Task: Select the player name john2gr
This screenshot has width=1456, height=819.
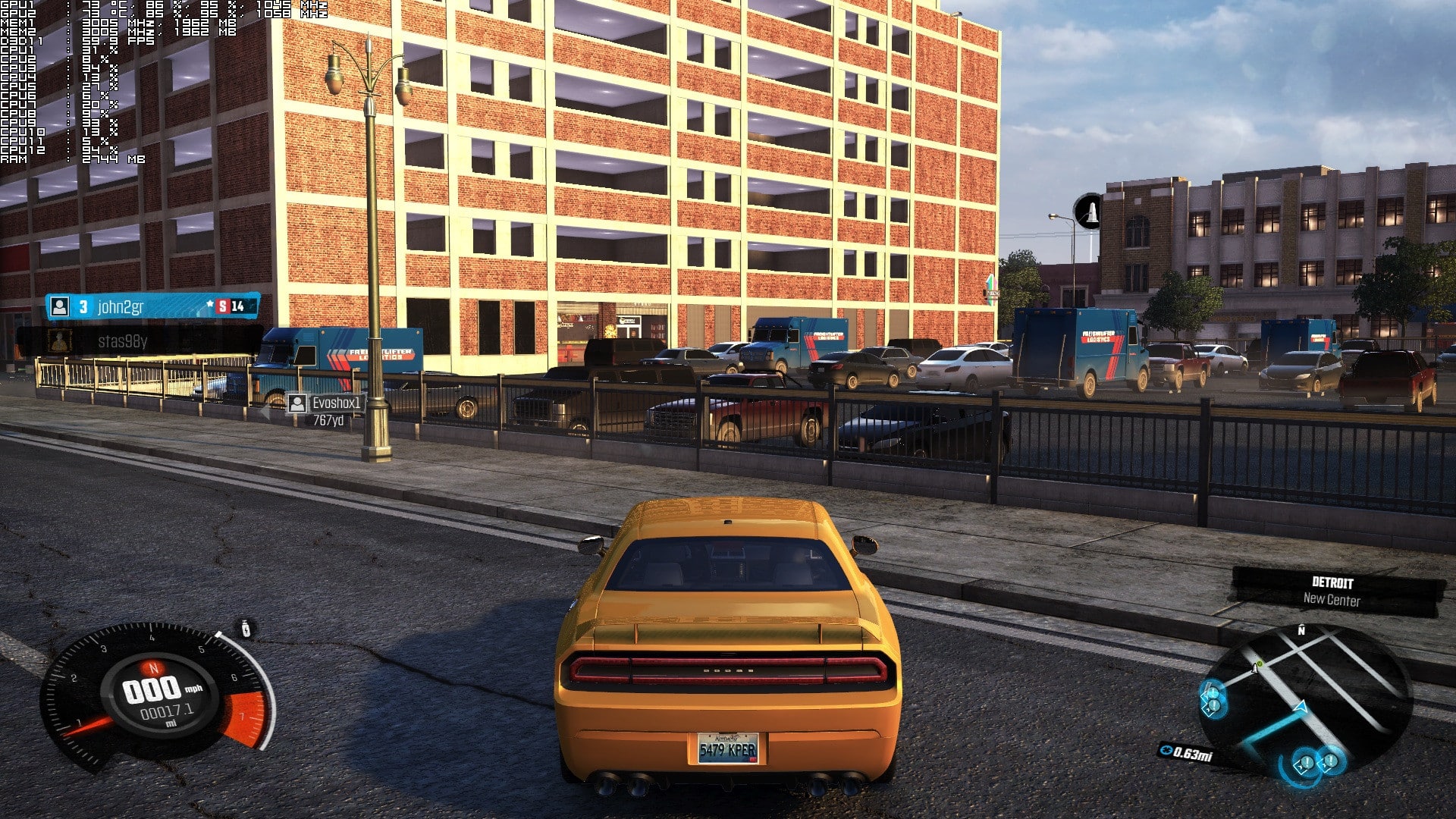Action: point(121,306)
